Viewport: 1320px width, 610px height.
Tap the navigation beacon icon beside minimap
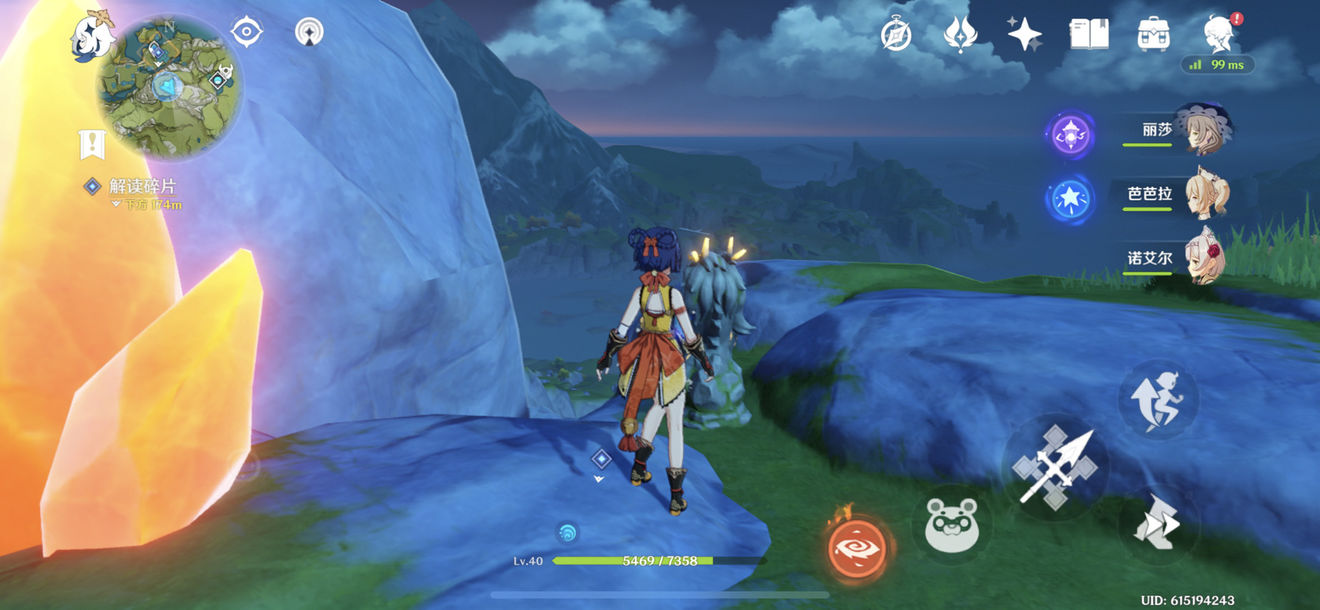pyautogui.click(x=310, y=32)
